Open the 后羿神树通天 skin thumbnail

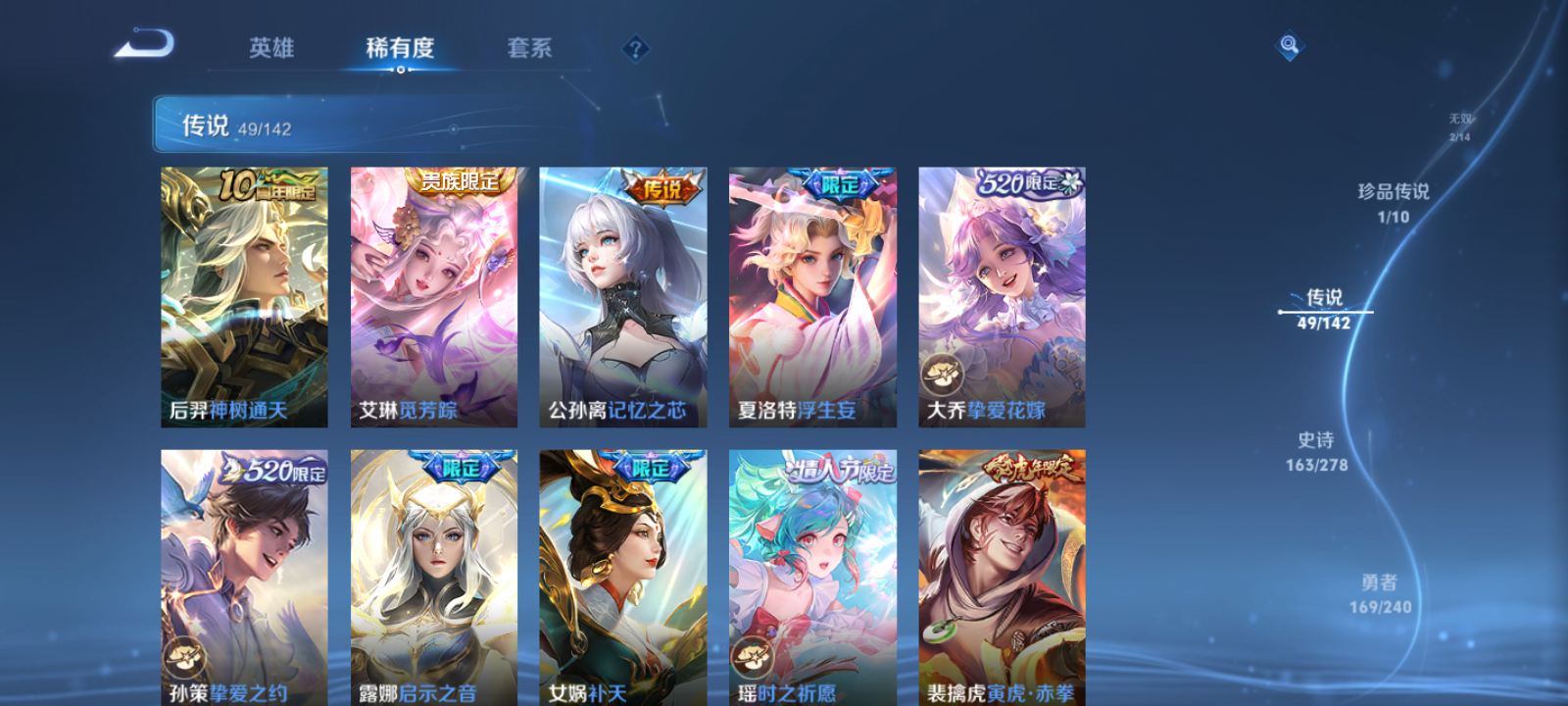point(244,294)
